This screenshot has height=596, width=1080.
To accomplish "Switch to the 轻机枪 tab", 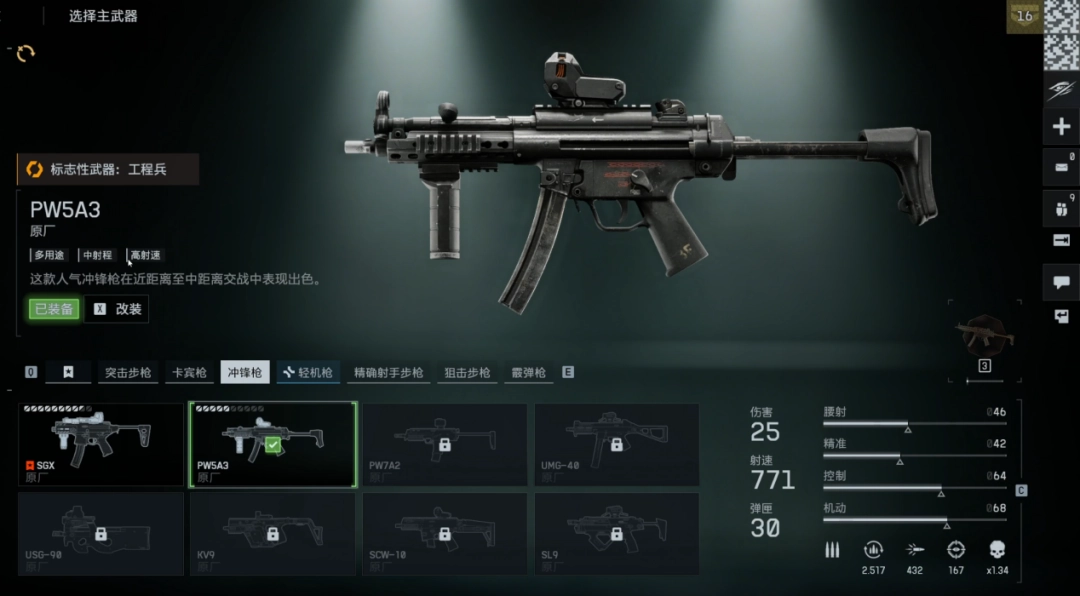I will 308,373.
